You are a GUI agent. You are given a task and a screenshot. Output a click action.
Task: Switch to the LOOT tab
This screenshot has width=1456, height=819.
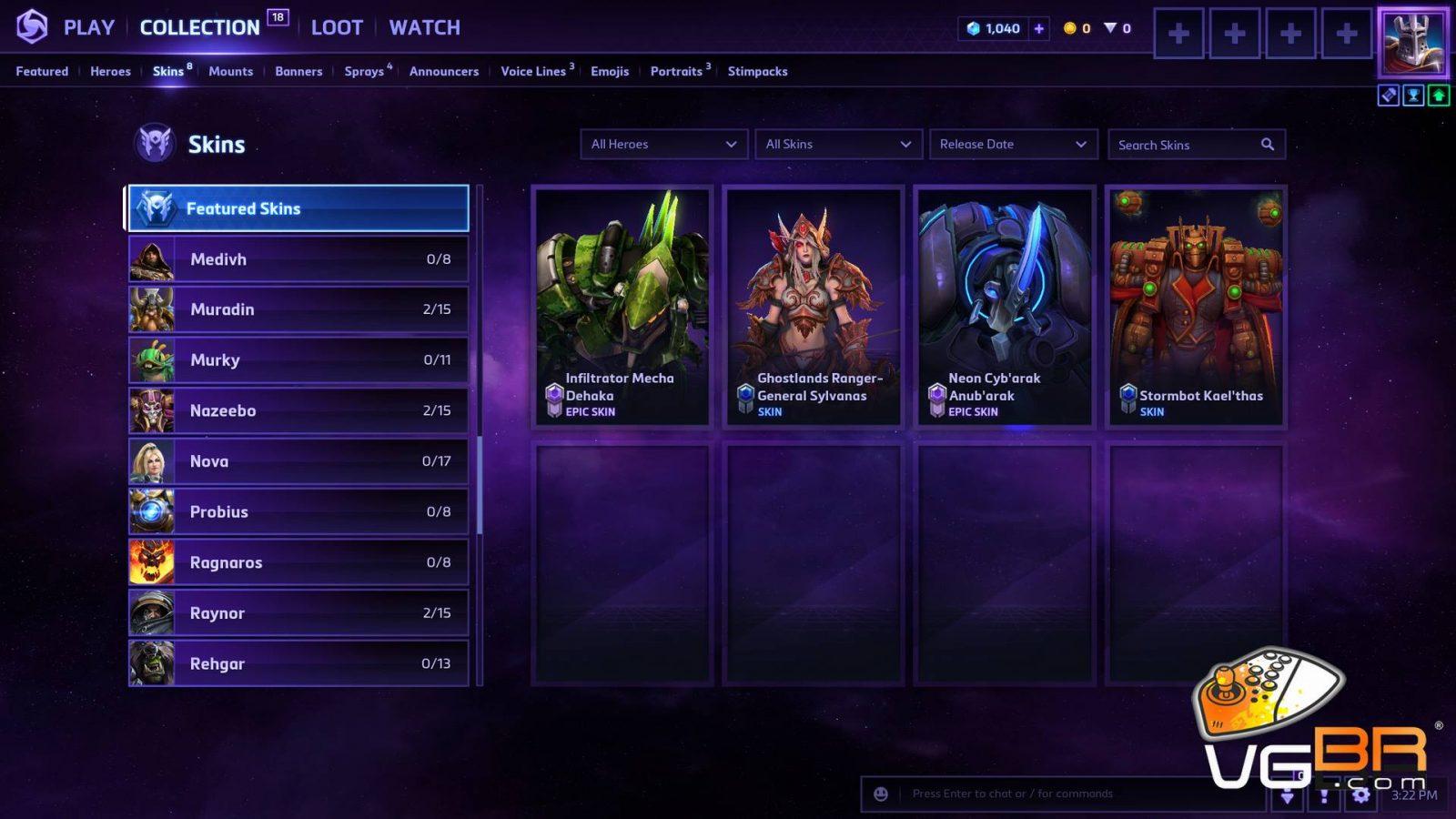(x=337, y=27)
